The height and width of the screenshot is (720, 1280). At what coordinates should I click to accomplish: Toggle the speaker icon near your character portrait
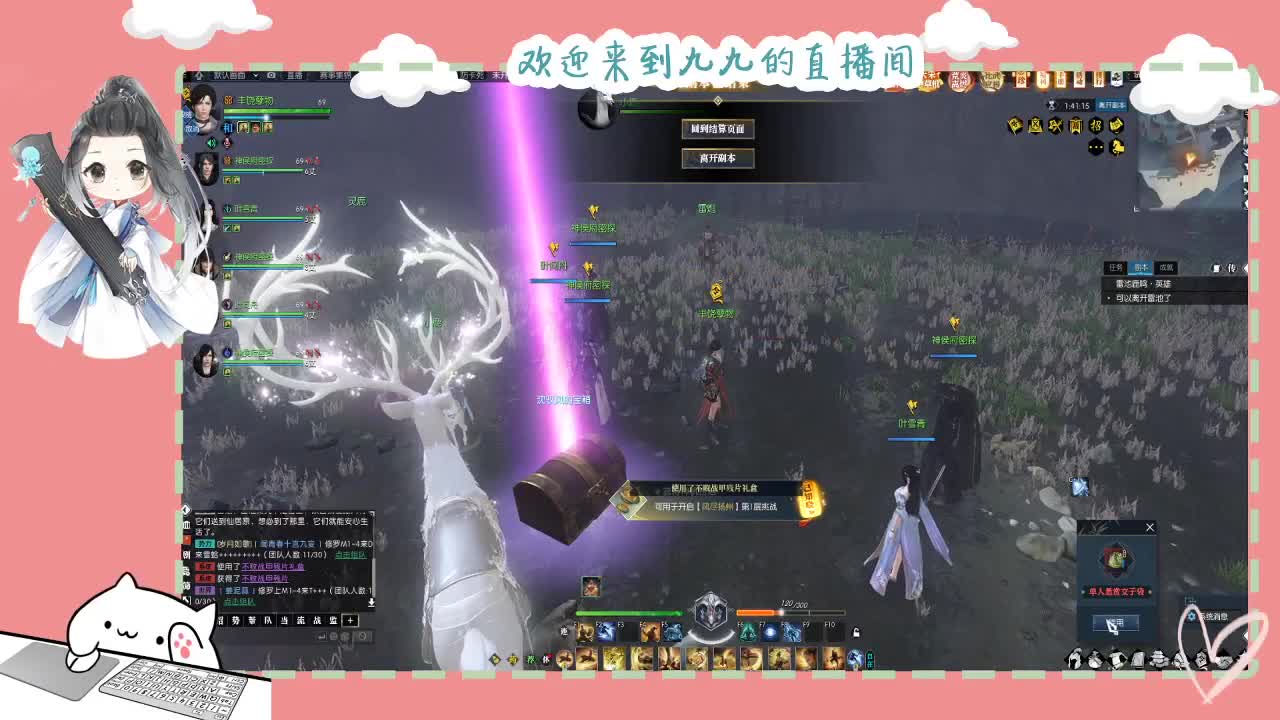[x=211, y=143]
